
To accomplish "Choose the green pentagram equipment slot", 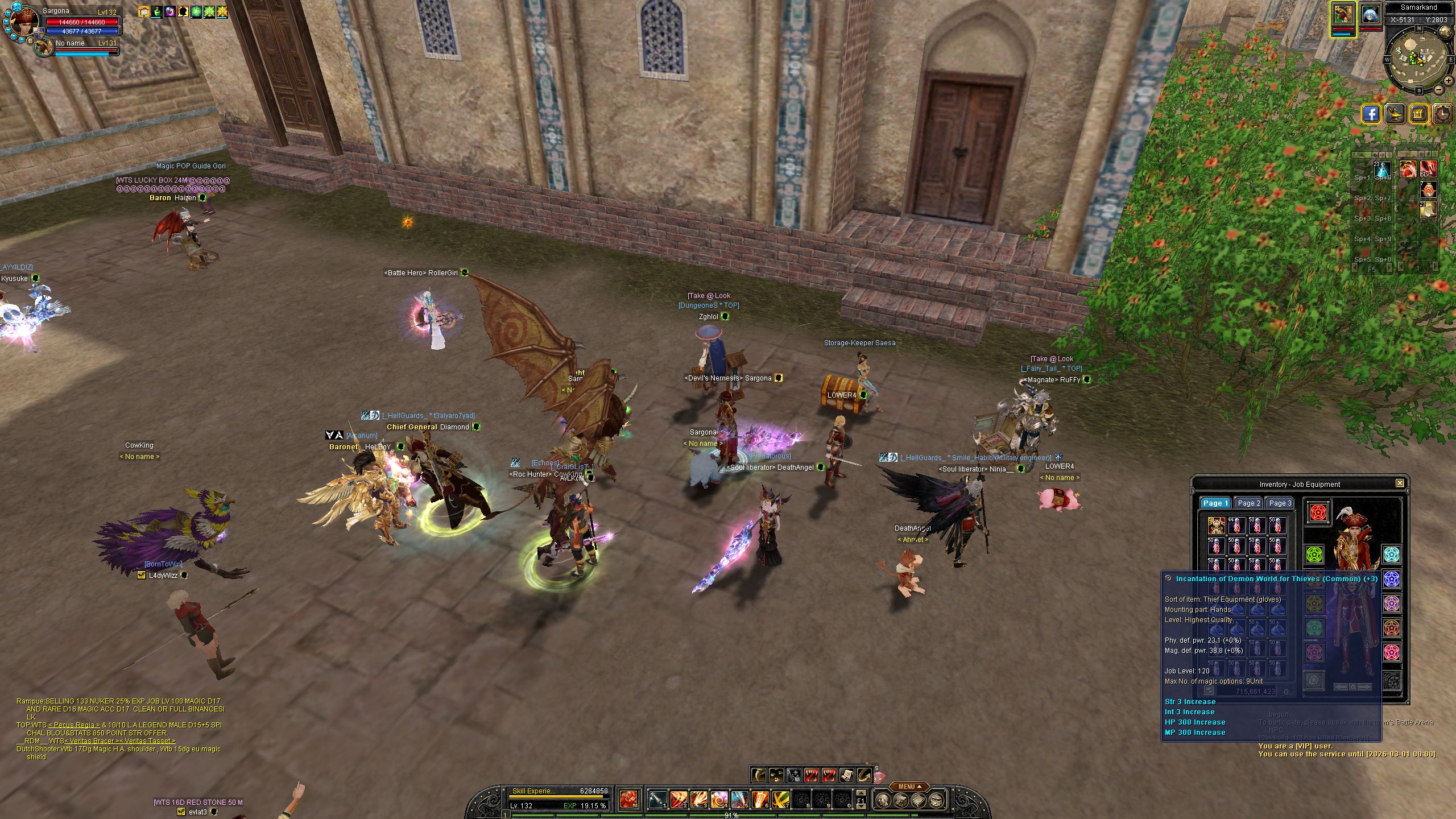I will [1314, 555].
